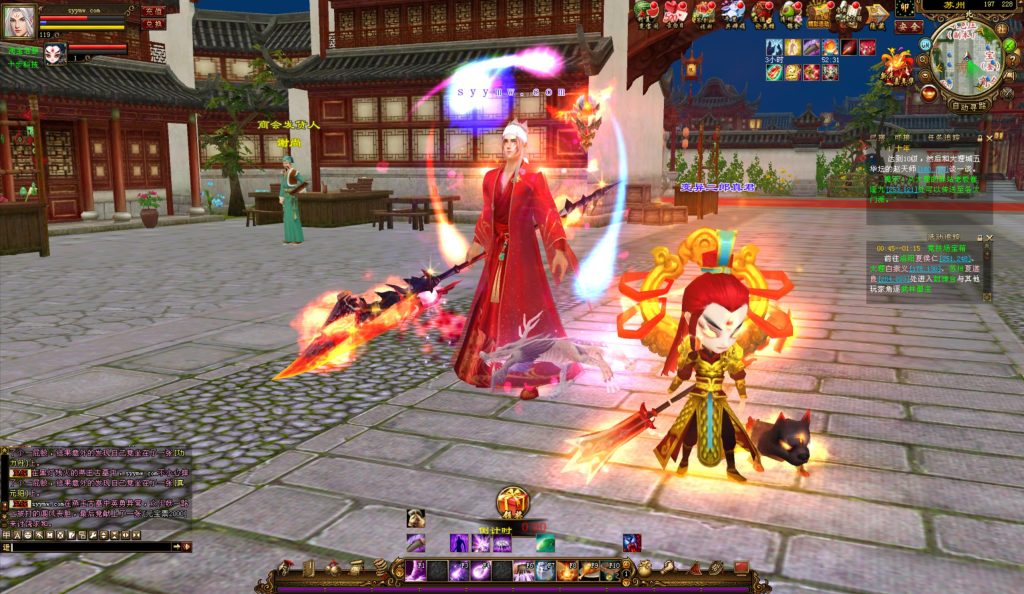Activate the 自动寻路 auto-pathfinding button
The width and height of the screenshot is (1024, 594).
pos(967,105)
